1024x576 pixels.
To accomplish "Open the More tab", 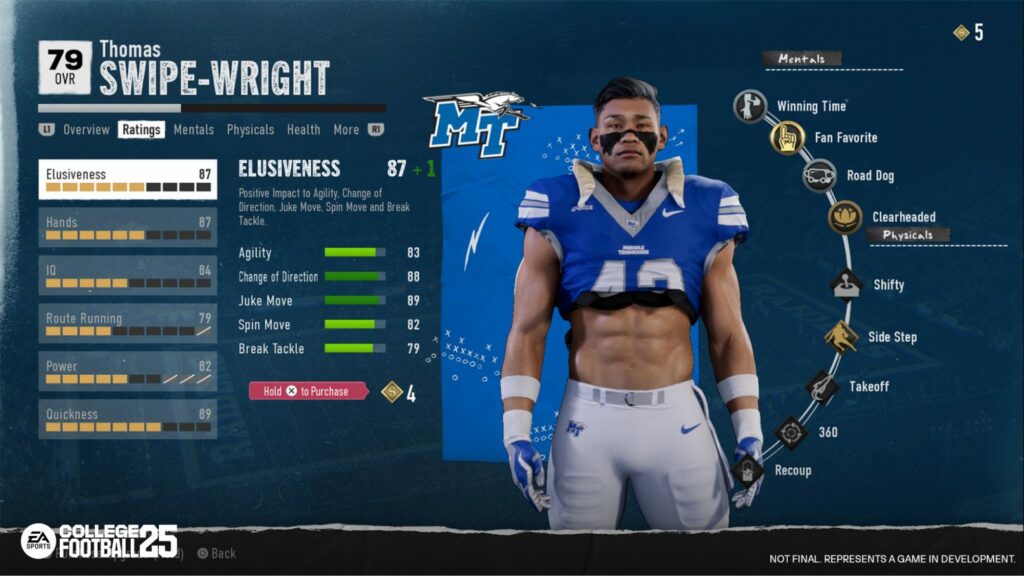I will tap(346, 130).
